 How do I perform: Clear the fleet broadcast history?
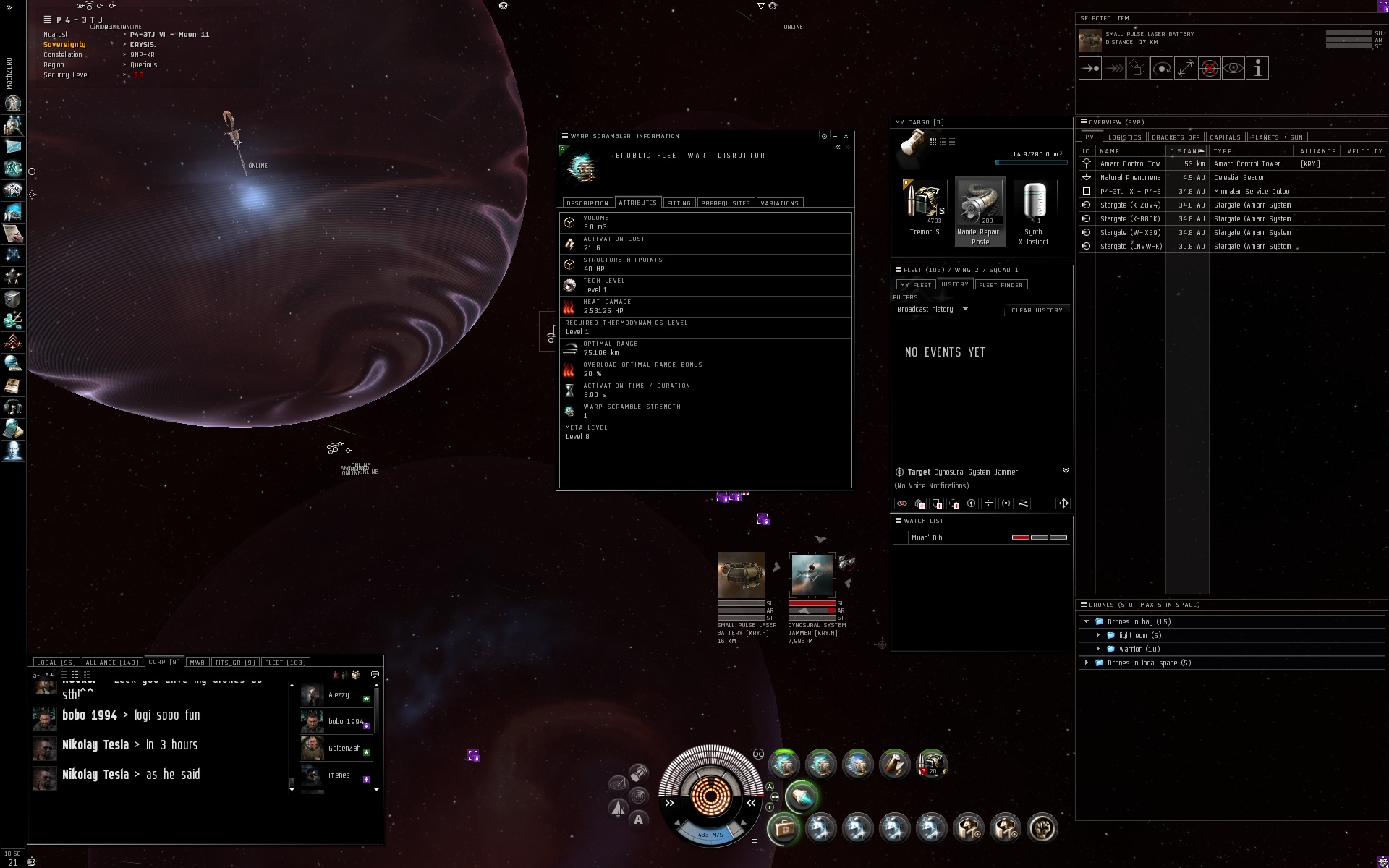1037,310
